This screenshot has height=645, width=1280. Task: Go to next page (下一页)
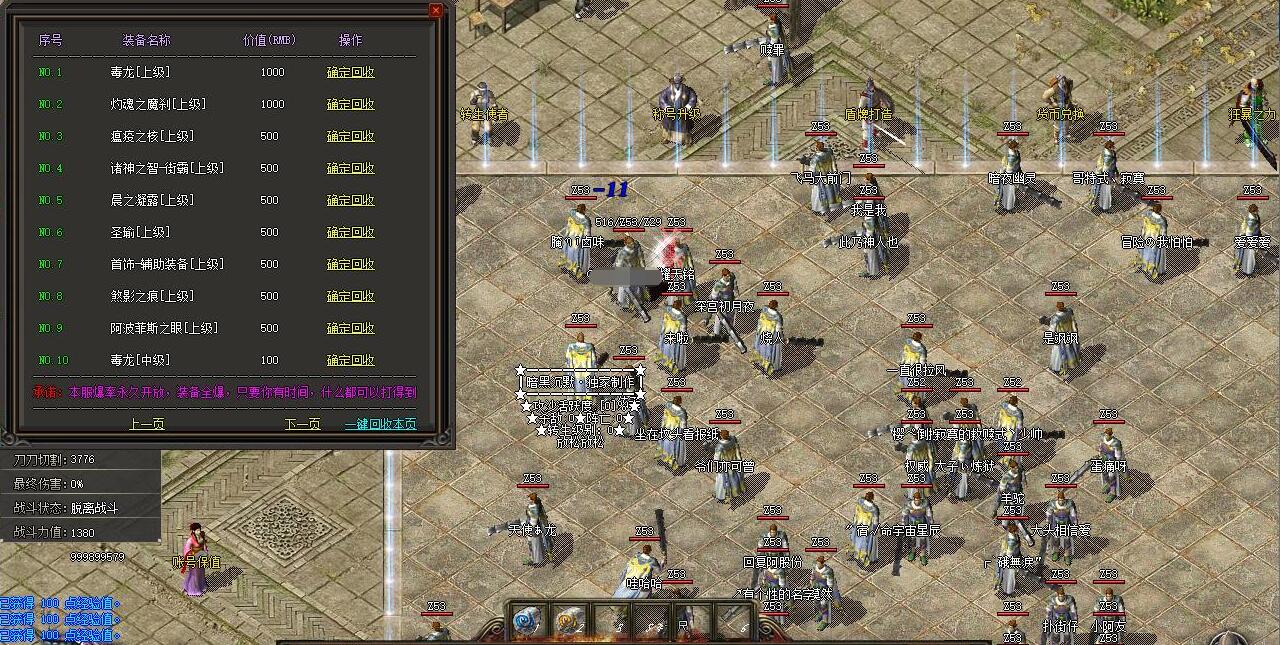[302, 424]
